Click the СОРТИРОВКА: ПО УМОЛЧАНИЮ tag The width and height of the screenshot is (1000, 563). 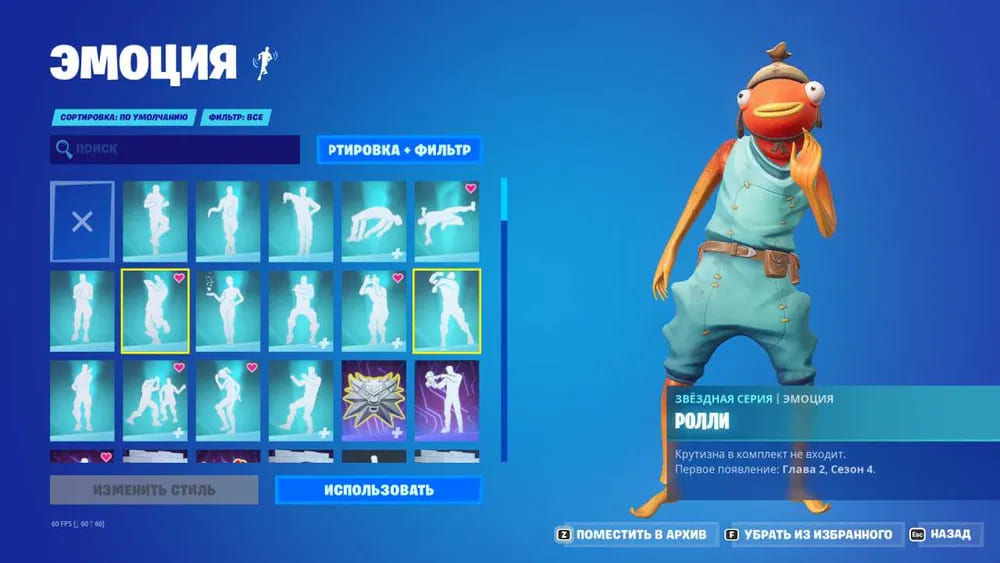pos(123,117)
